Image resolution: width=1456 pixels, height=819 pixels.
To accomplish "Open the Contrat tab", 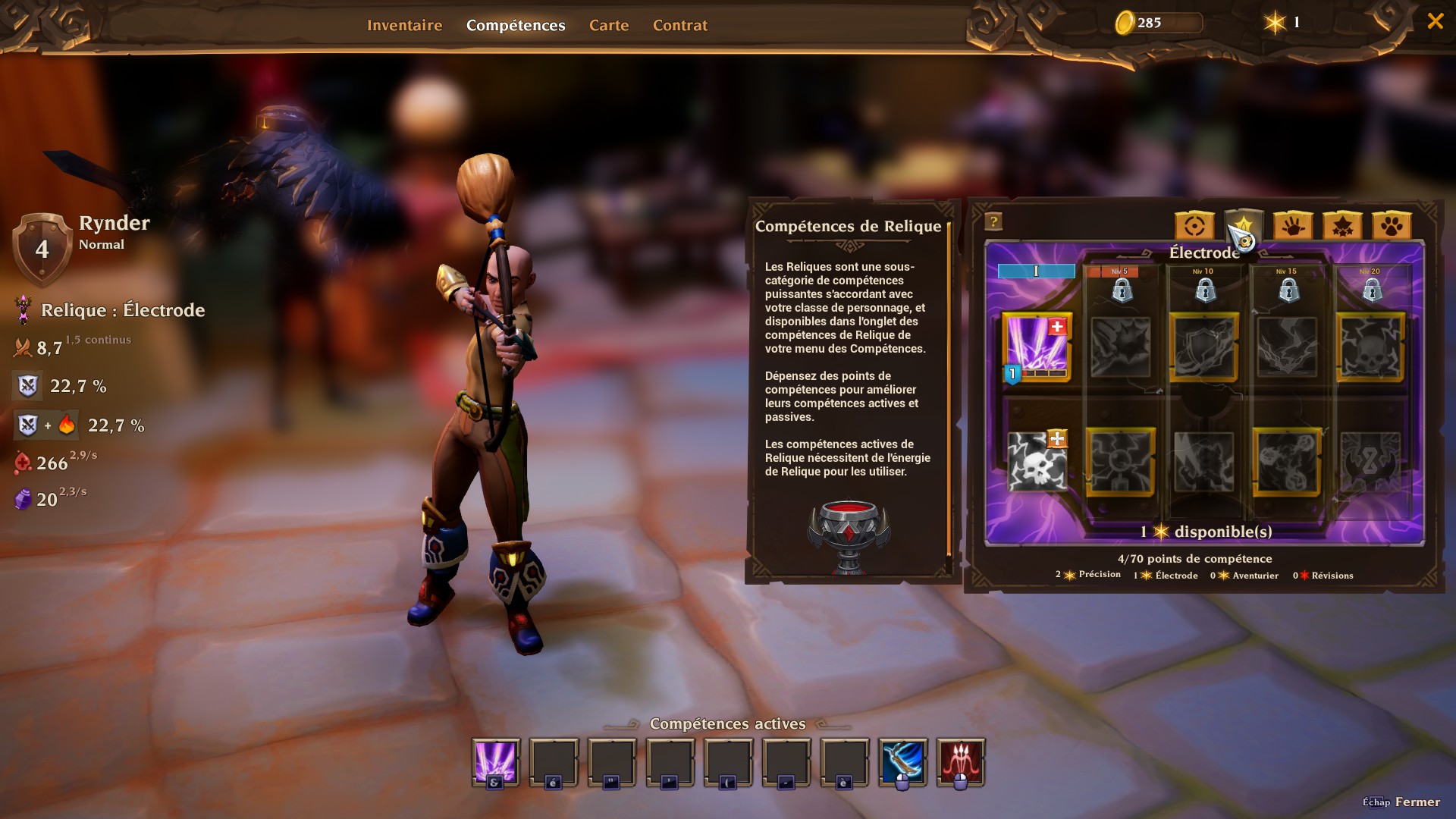I will tap(679, 25).
